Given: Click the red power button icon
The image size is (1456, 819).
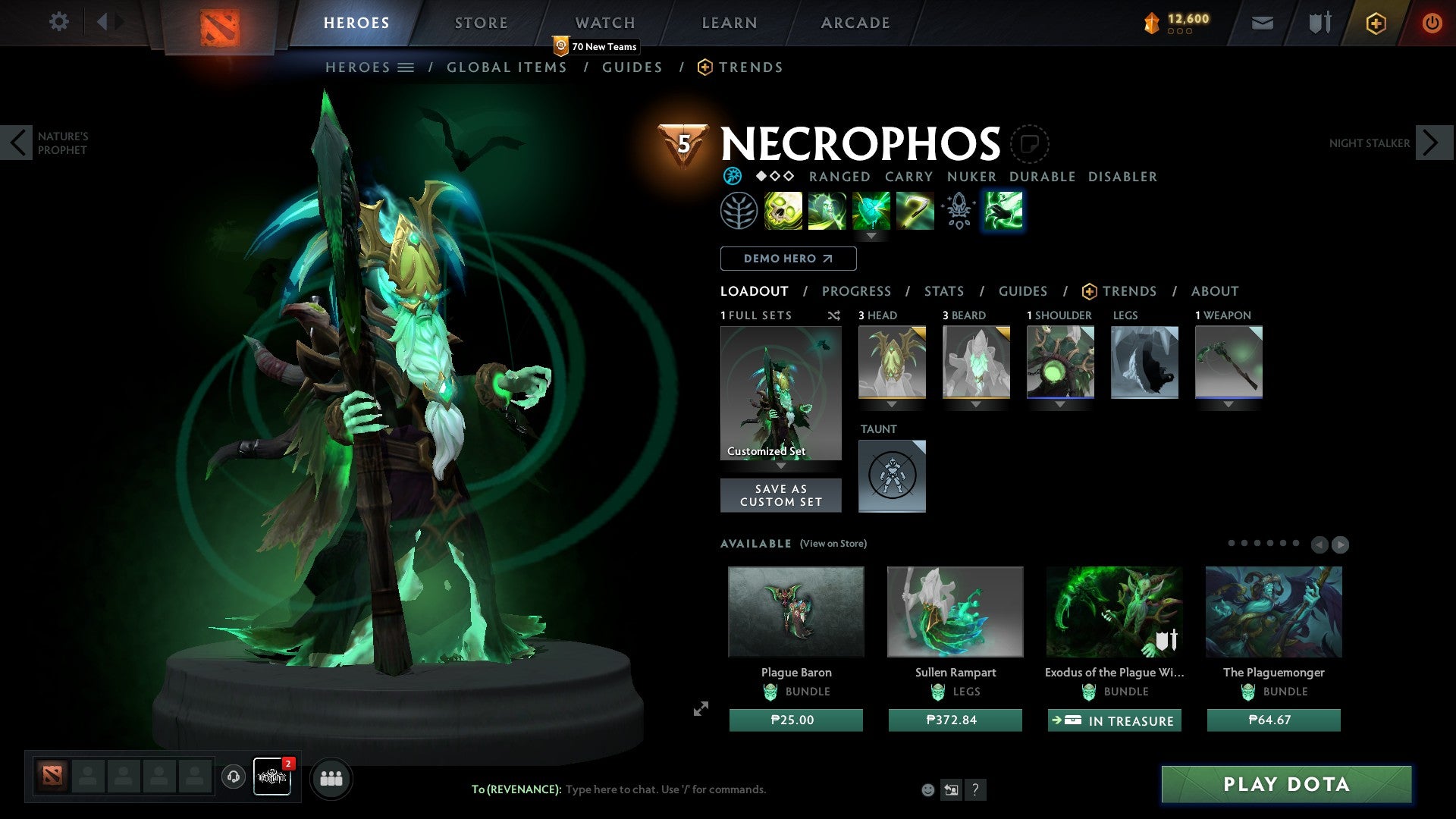Looking at the screenshot, I should point(1432,23).
